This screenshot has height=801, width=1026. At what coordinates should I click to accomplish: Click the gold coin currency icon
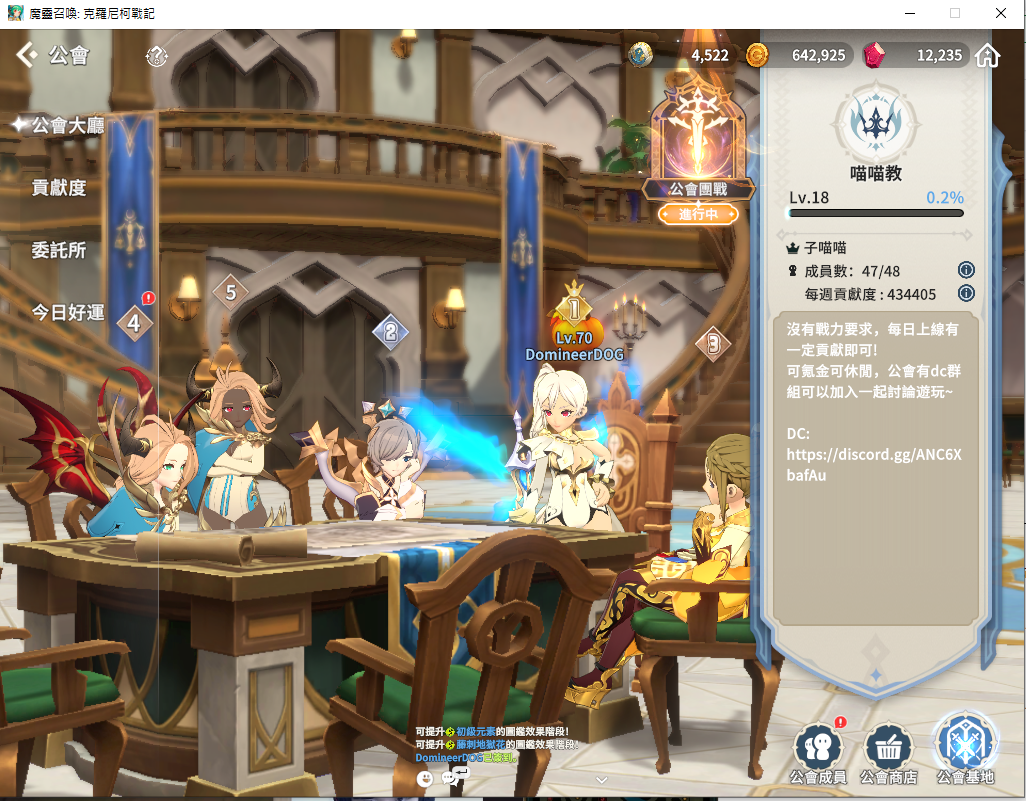(757, 55)
